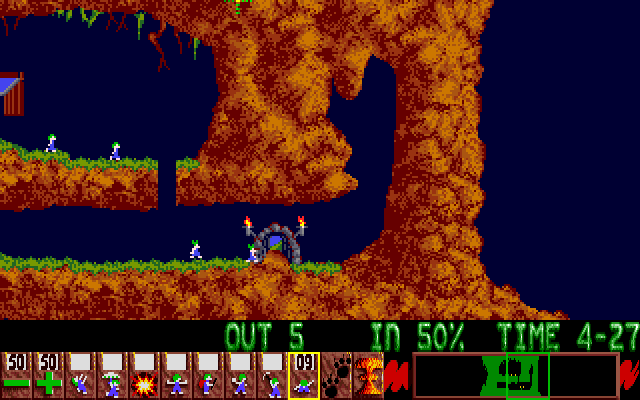The height and width of the screenshot is (400, 640).
Task: Select the Miner skill
Action: tap(272, 375)
